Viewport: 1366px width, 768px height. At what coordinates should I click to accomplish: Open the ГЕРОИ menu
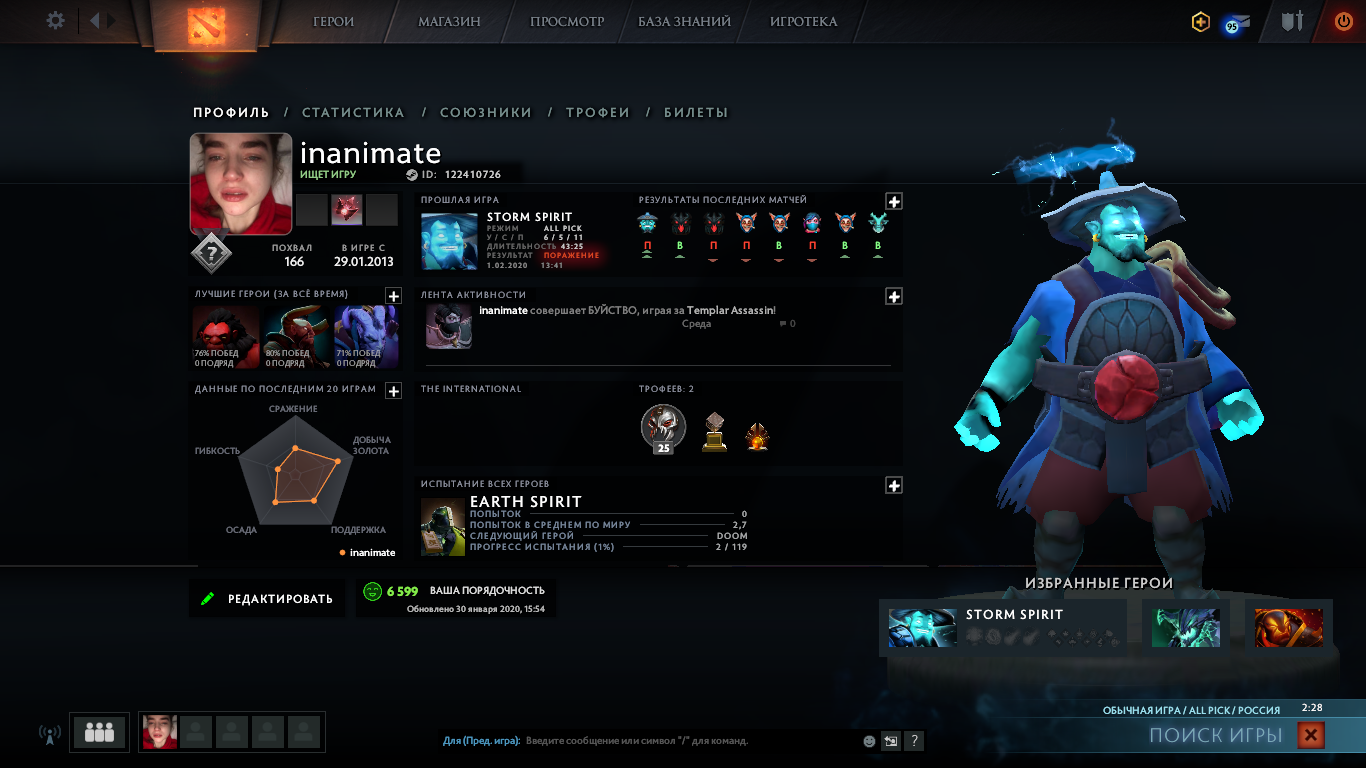333,21
